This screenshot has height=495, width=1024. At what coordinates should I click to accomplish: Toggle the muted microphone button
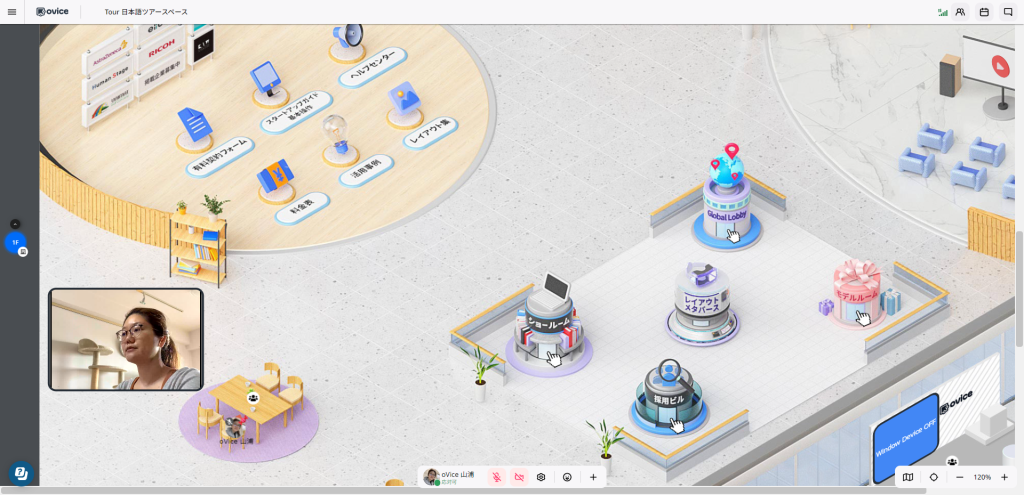click(x=497, y=478)
